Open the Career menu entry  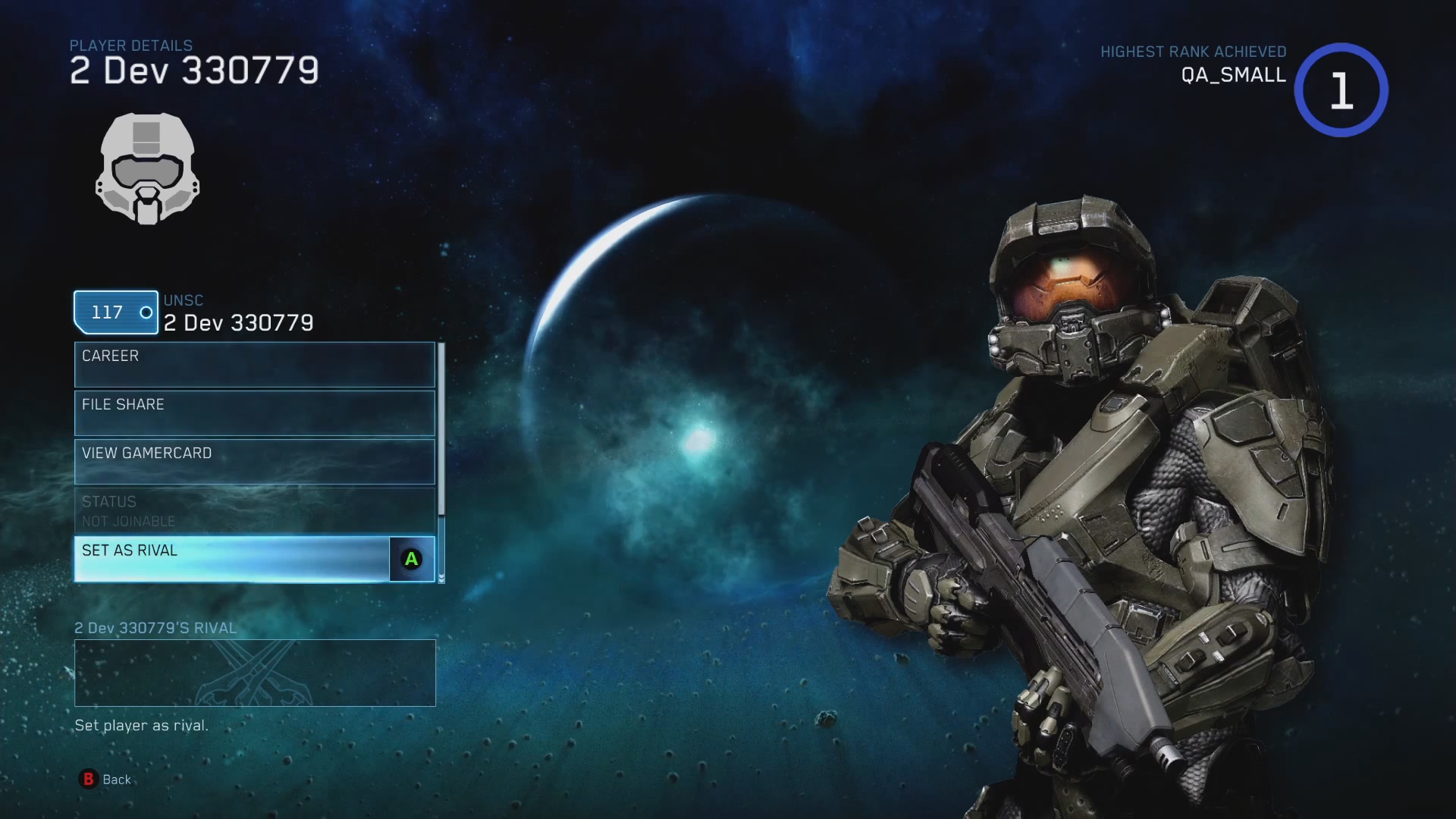[254, 365]
